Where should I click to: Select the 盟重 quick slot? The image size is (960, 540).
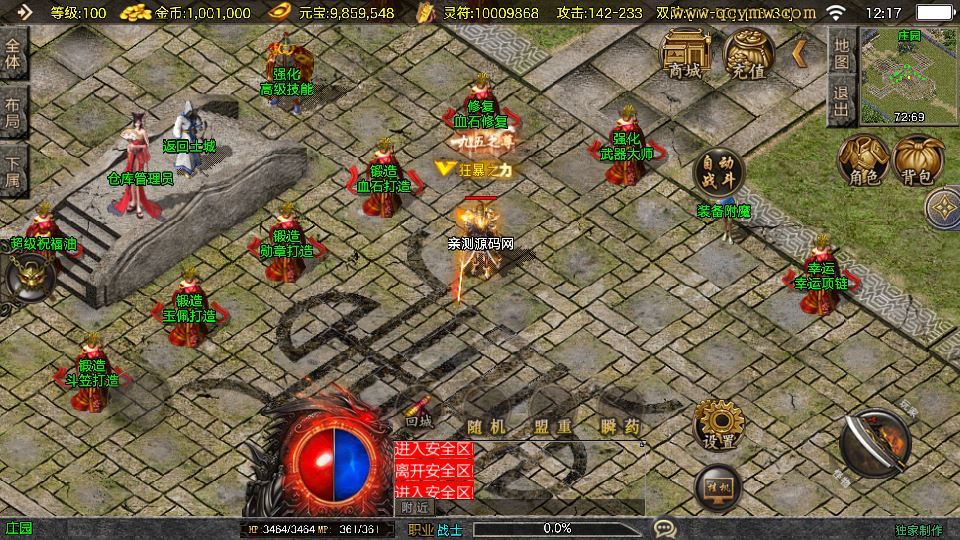553,426
